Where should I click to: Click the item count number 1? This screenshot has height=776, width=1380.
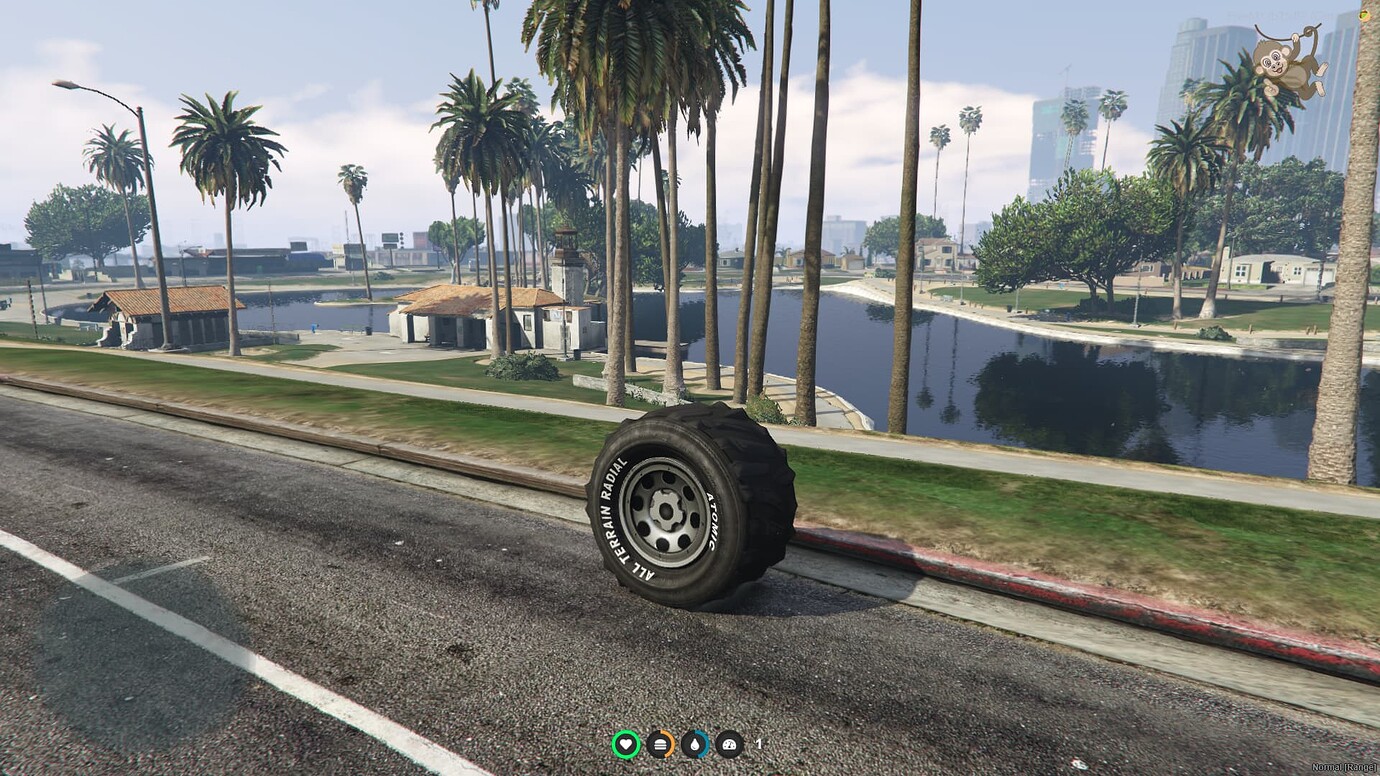click(x=758, y=744)
